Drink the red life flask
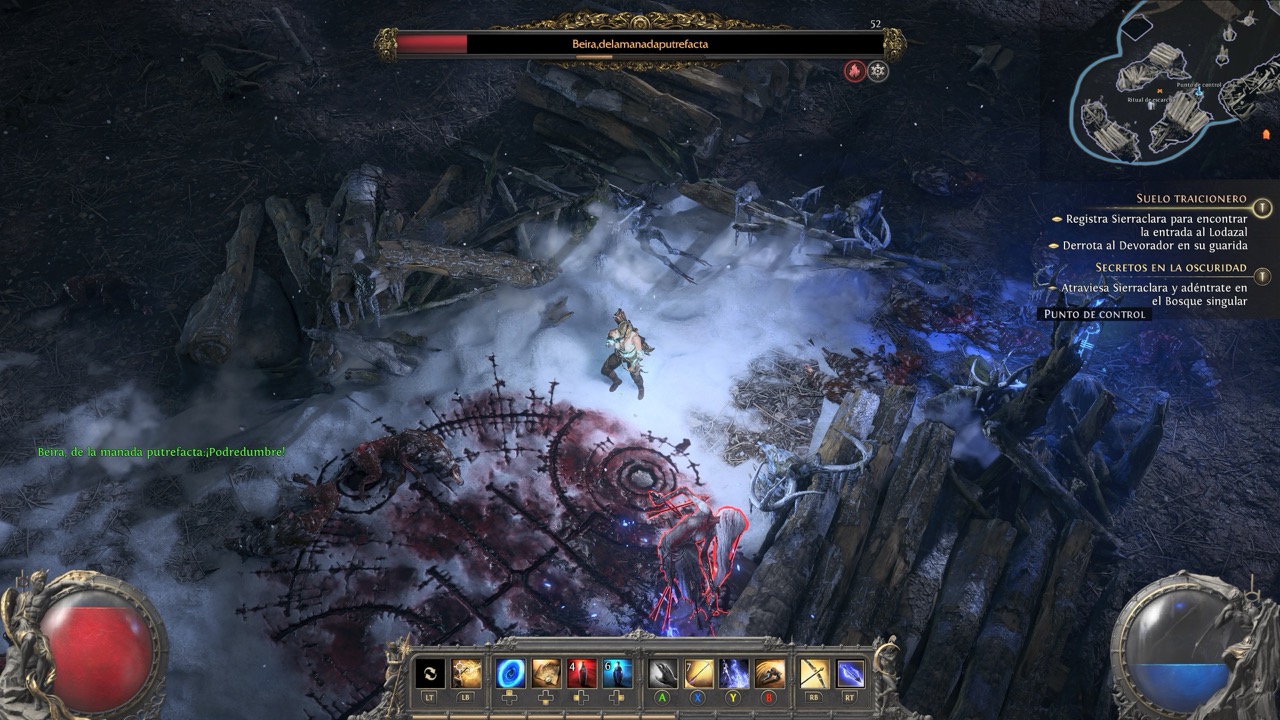This screenshot has width=1280, height=720. coord(582,673)
